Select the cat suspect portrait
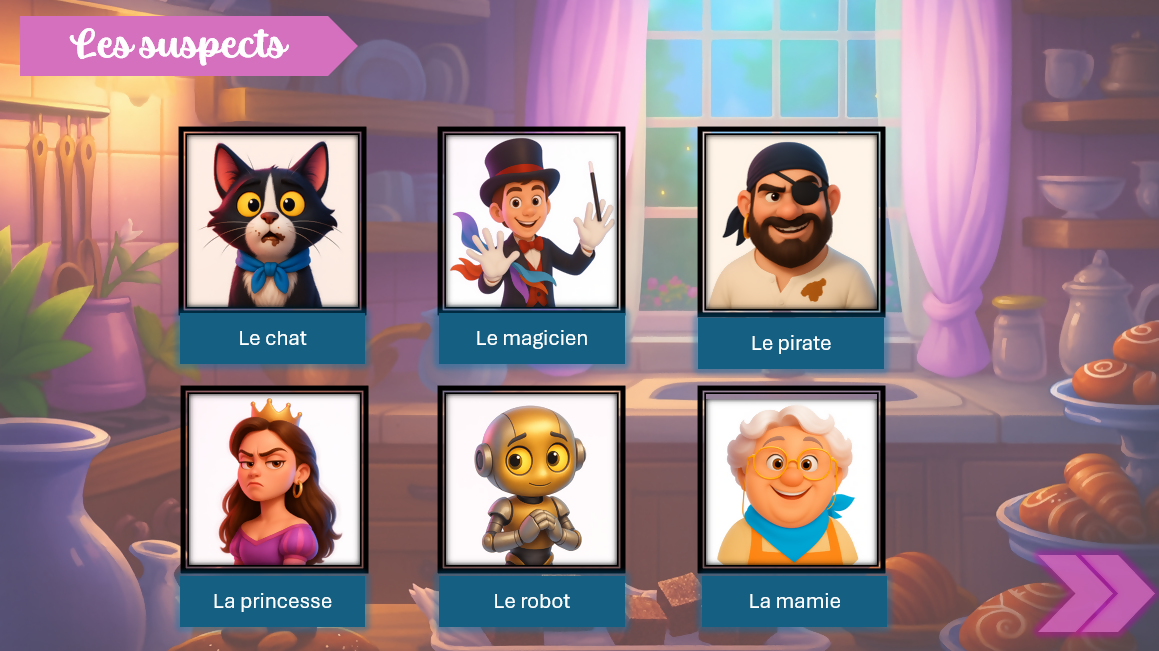 click(272, 220)
